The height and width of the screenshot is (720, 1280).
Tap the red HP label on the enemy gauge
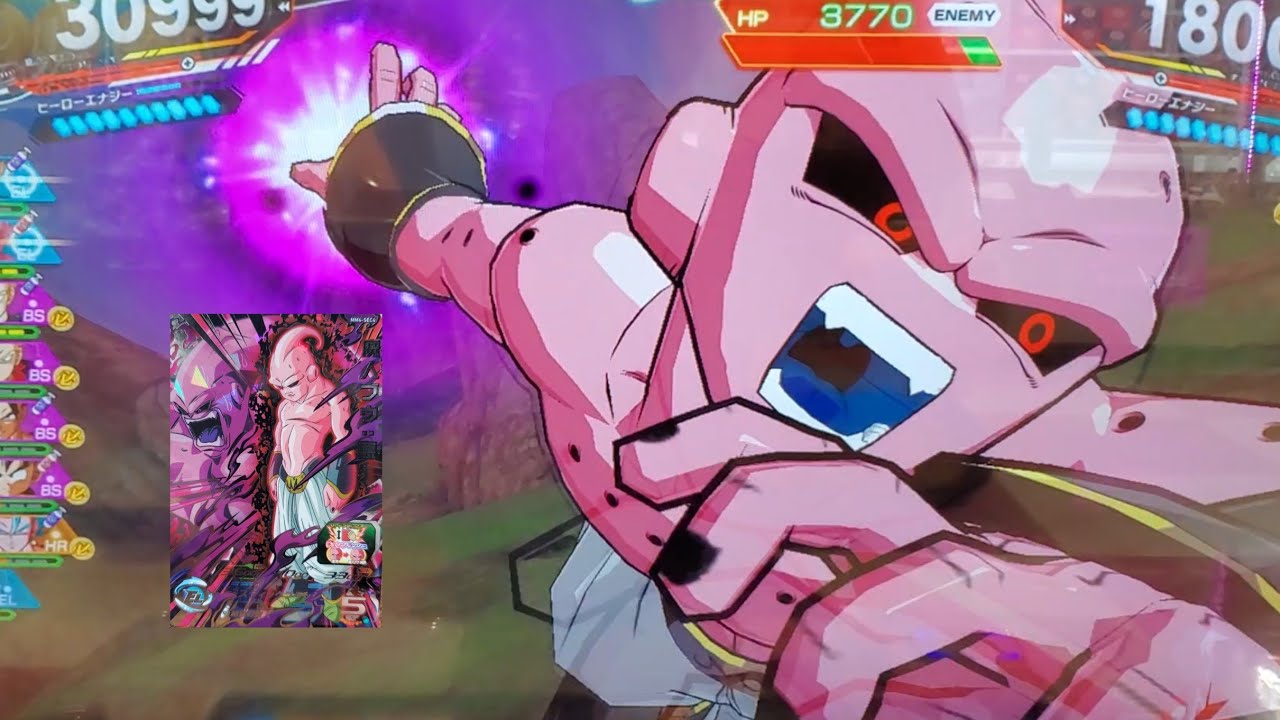(752, 16)
